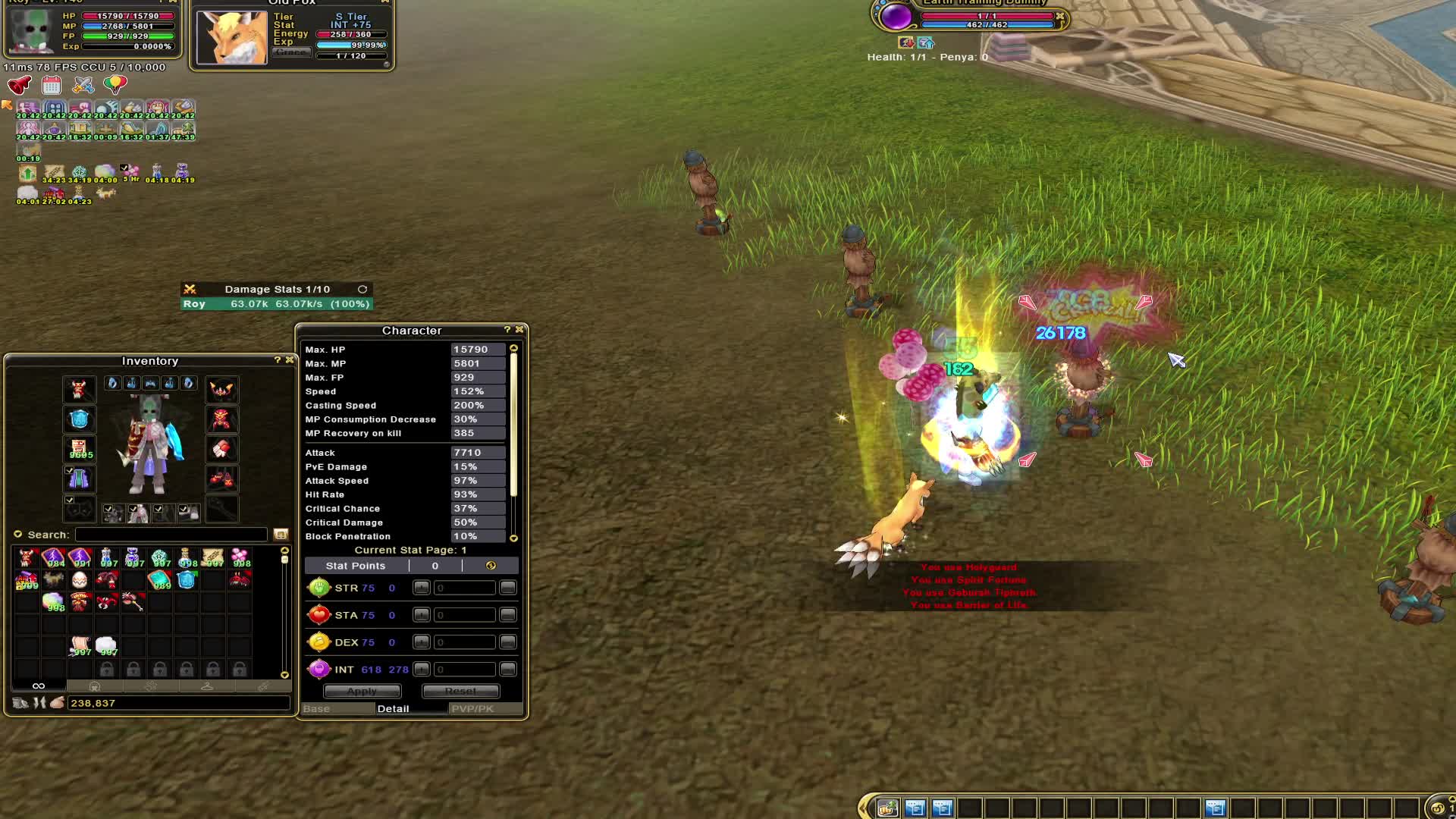
Task: Click the DEX point amount field
Action: [x=464, y=642]
